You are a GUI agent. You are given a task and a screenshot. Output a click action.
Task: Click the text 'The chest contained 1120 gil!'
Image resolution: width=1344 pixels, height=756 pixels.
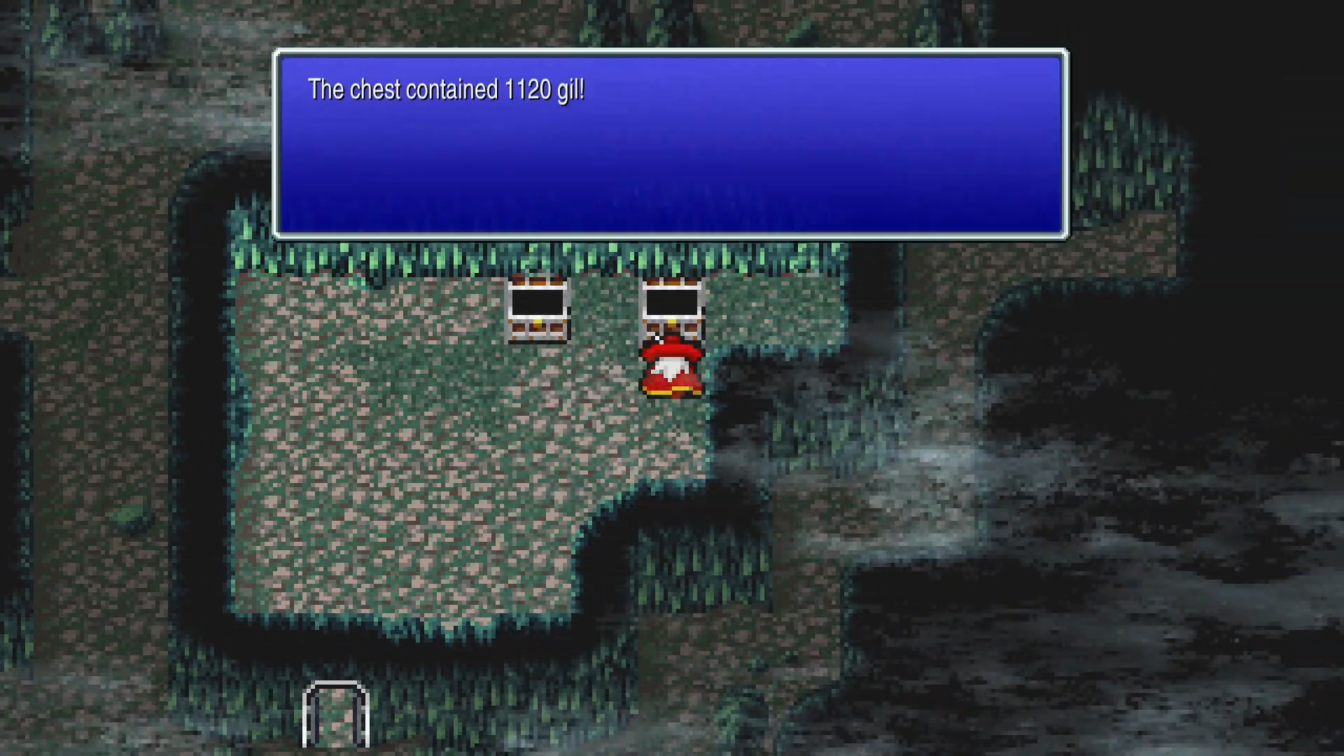click(446, 89)
